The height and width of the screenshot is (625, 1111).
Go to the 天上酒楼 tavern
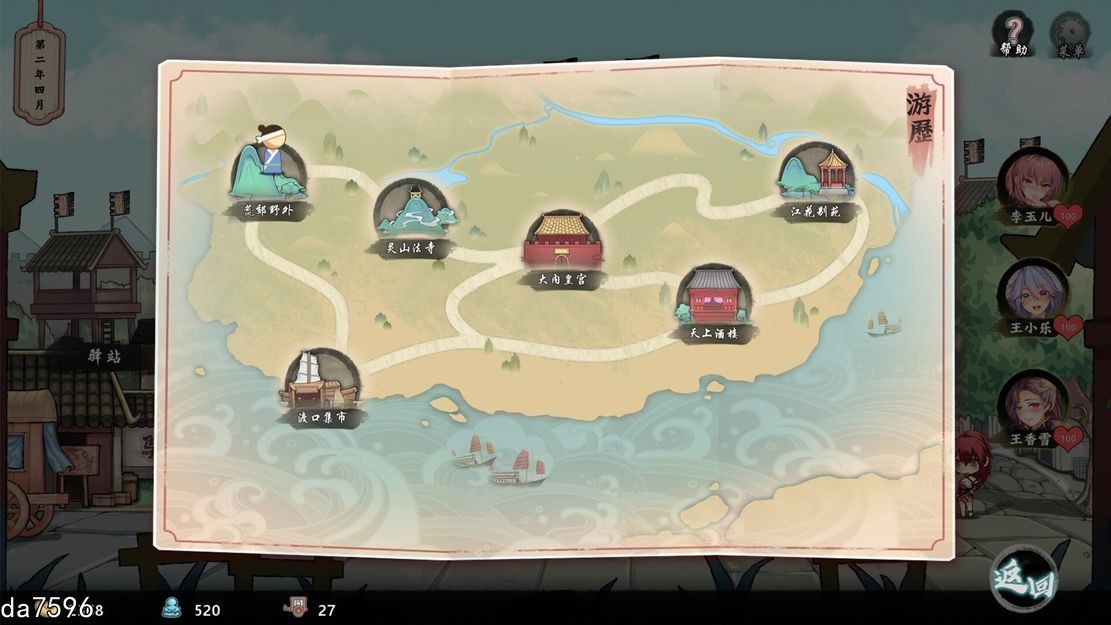(x=714, y=297)
